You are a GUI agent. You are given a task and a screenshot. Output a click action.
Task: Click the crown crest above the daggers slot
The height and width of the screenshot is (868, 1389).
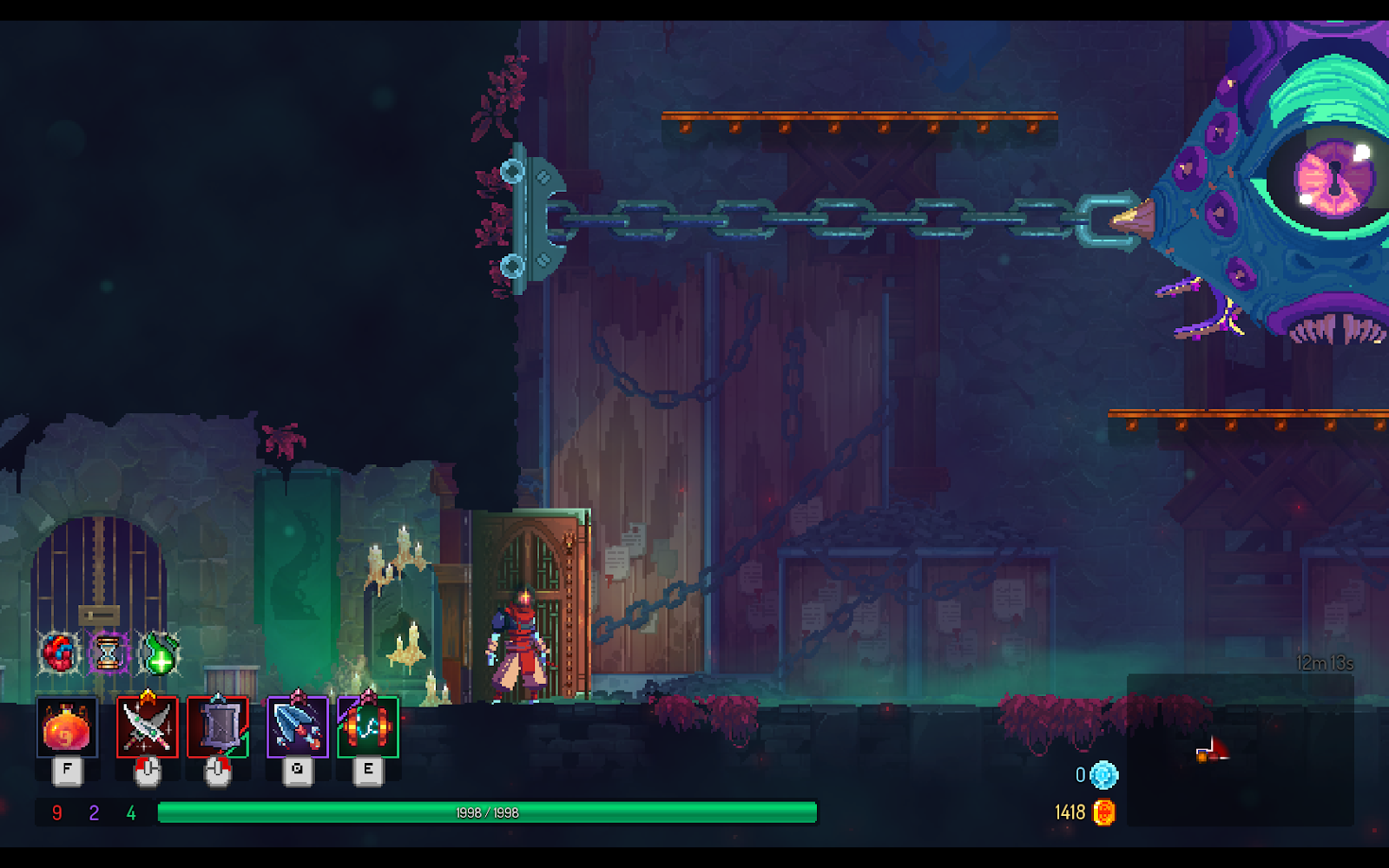pyautogui.click(x=149, y=694)
